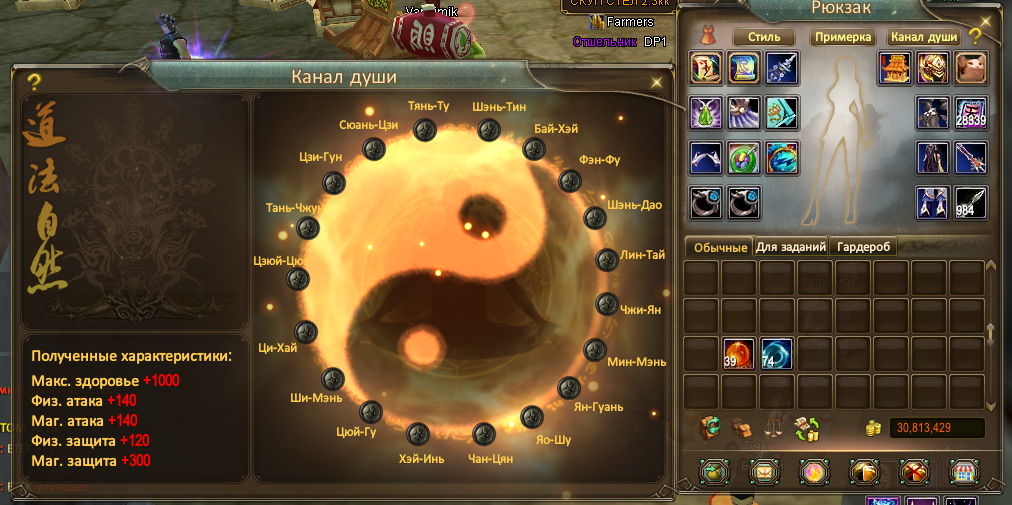Open the mail envelope button
The width and height of the screenshot is (1012, 505).
[x=764, y=471]
